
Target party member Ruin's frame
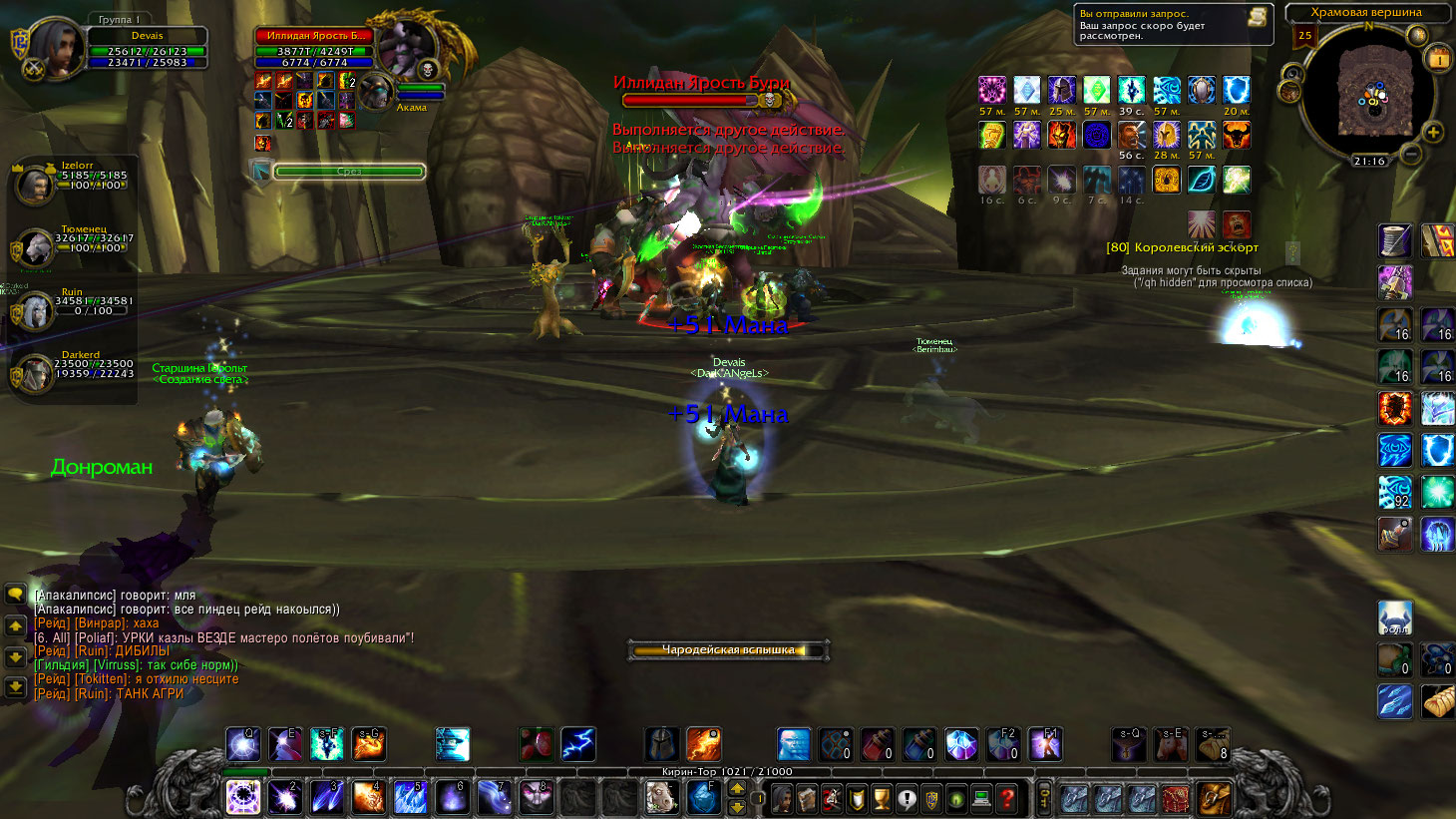coord(33,310)
